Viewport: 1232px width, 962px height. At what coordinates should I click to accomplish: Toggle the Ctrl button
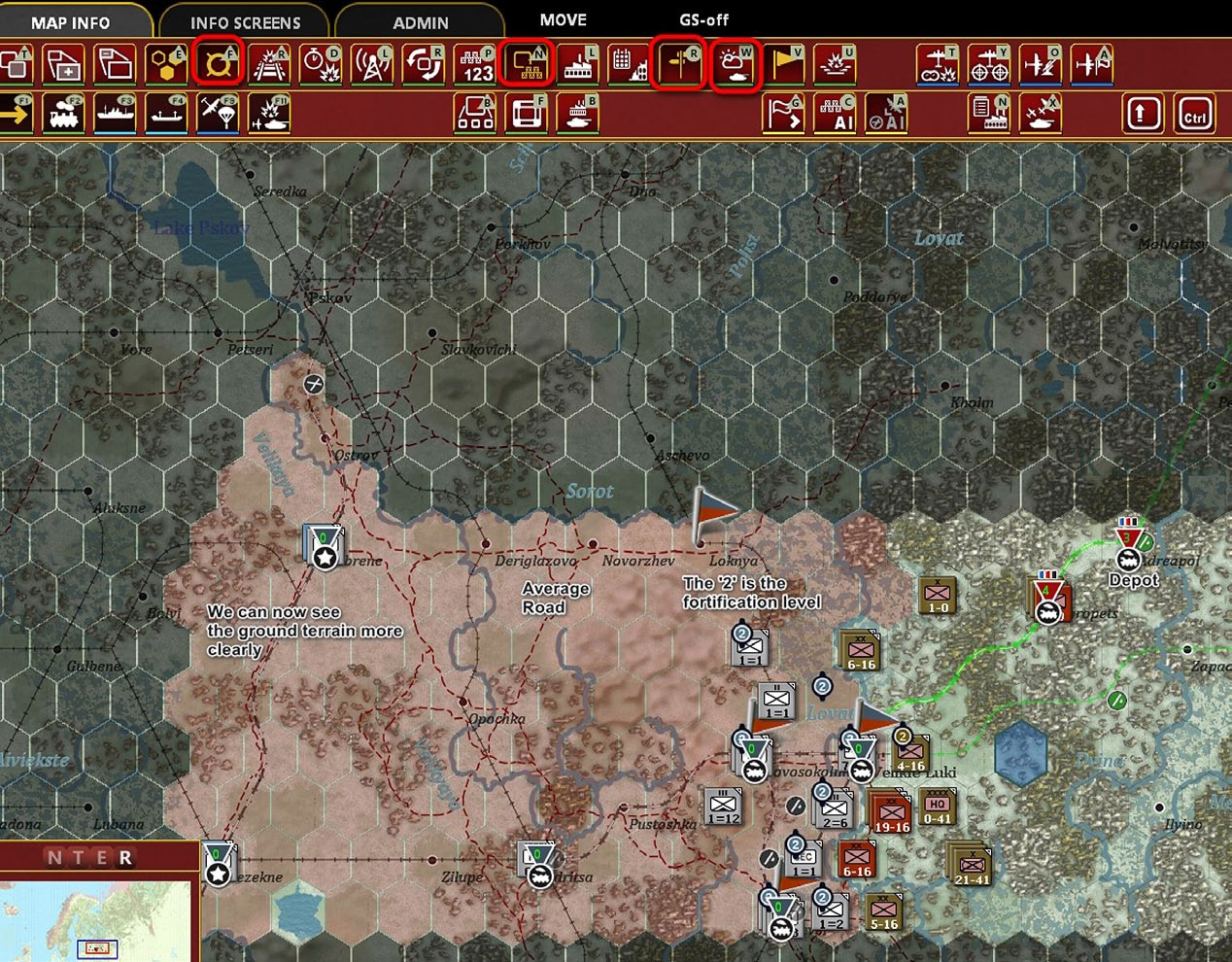pos(1194,115)
